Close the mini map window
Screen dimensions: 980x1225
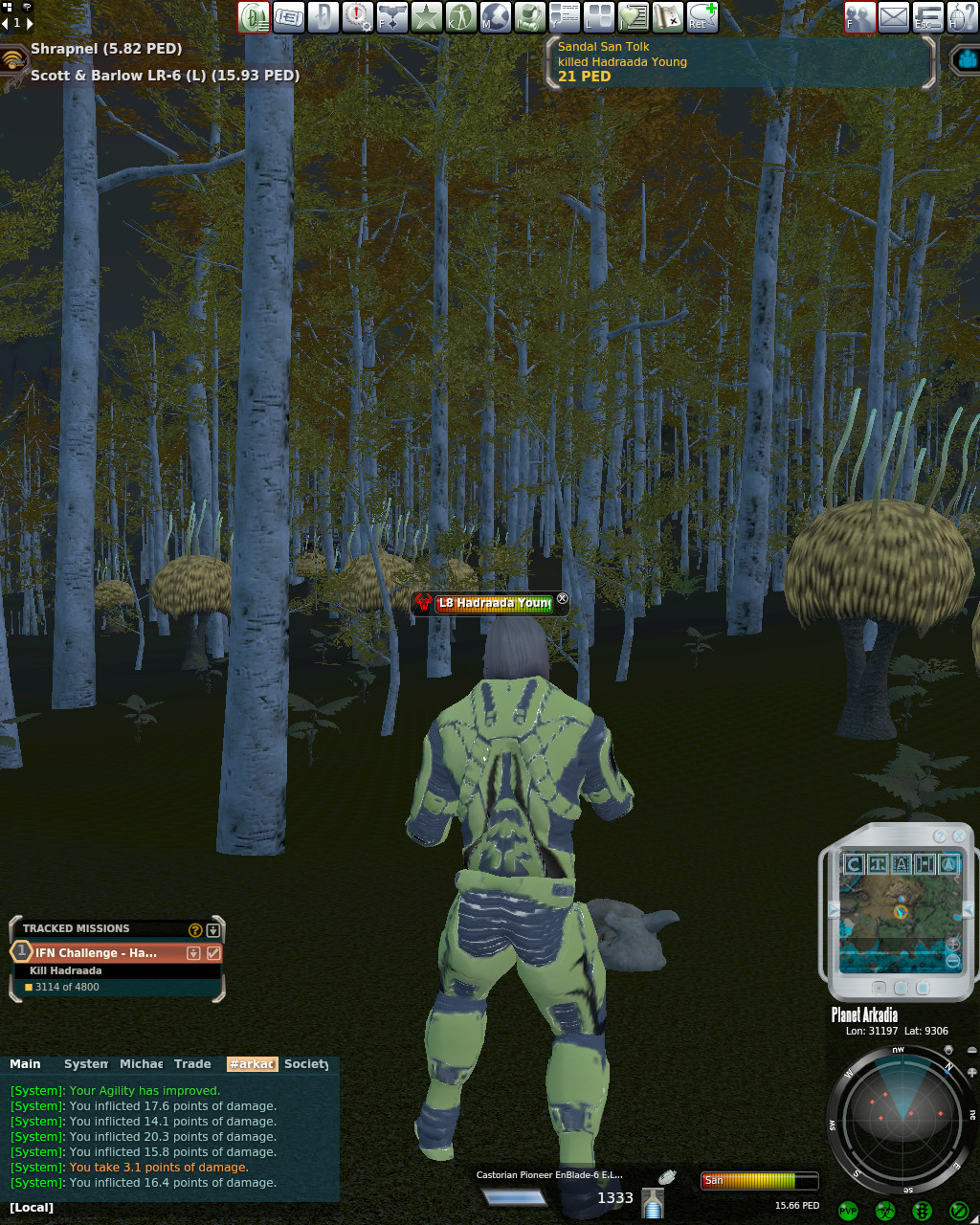click(x=959, y=836)
